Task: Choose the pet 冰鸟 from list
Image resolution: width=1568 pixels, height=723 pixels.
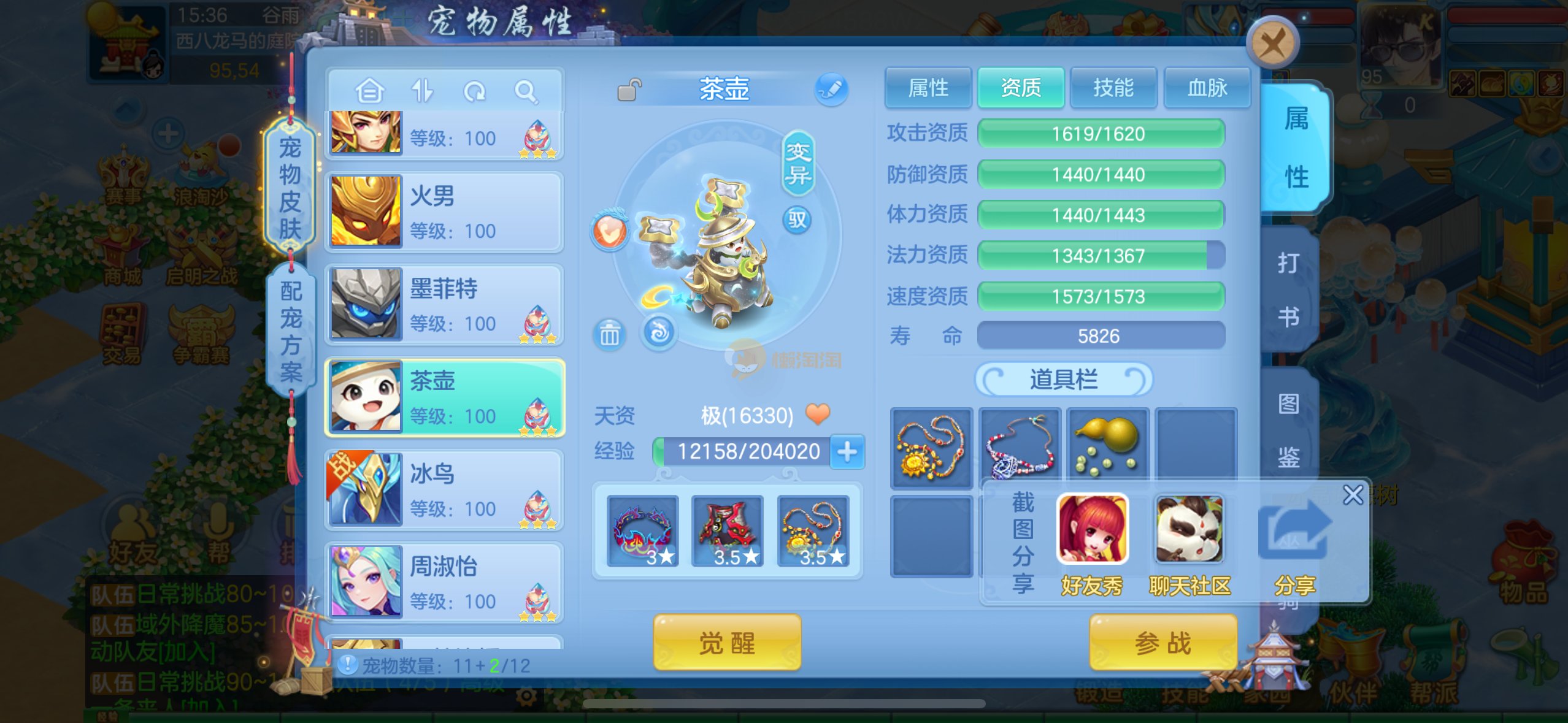Action: click(444, 490)
